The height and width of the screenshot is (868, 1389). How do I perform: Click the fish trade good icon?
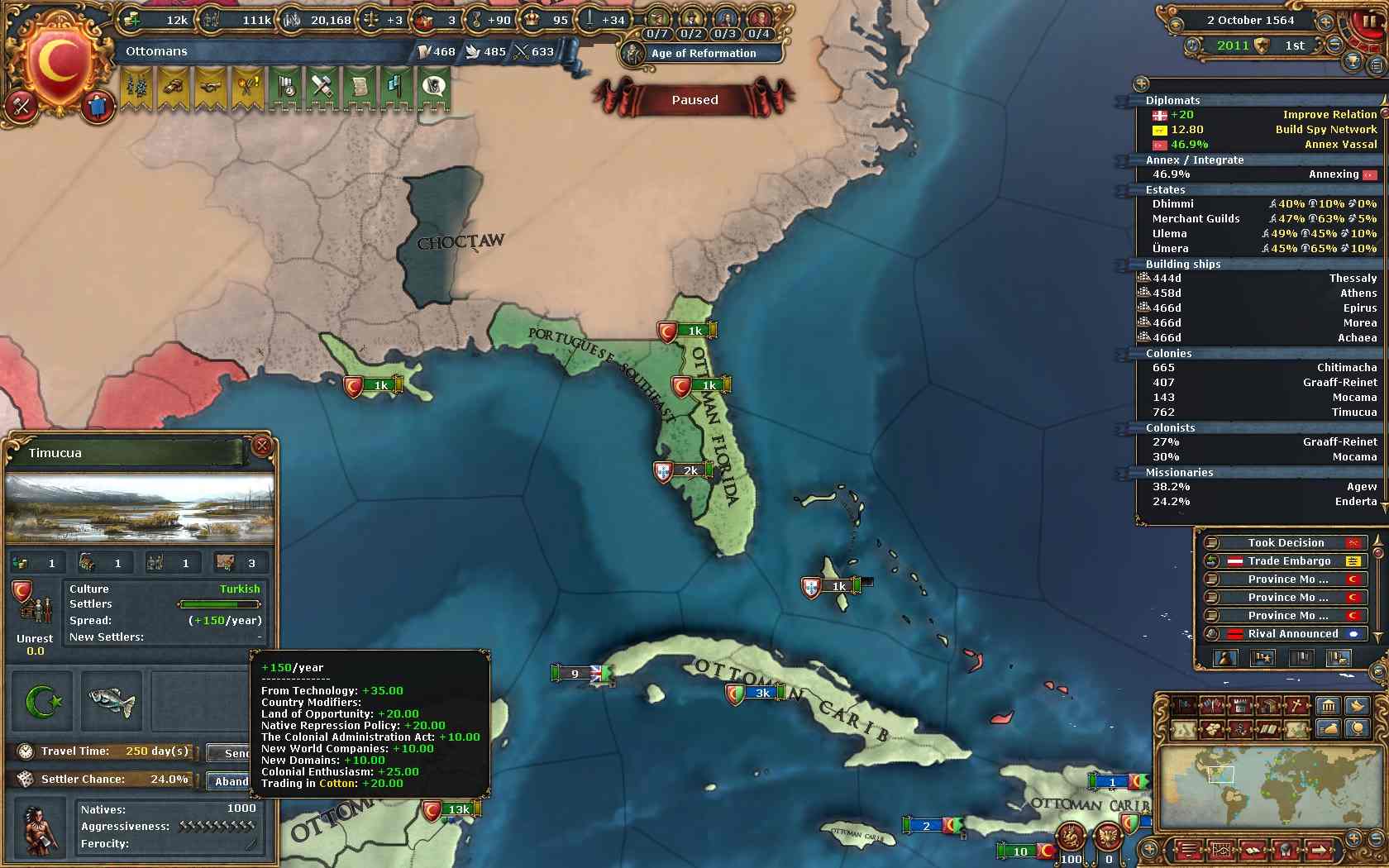tap(112, 703)
